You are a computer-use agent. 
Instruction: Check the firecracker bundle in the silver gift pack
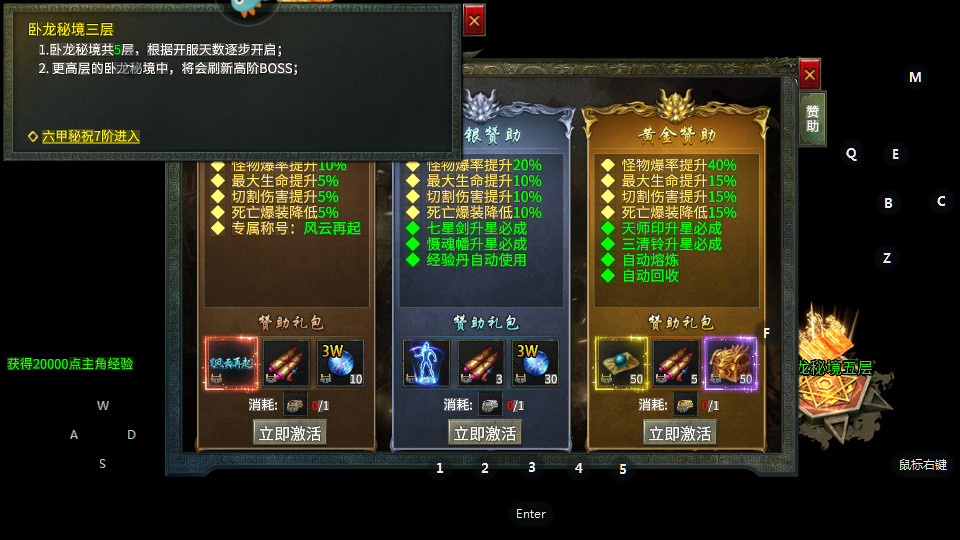tap(482, 364)
